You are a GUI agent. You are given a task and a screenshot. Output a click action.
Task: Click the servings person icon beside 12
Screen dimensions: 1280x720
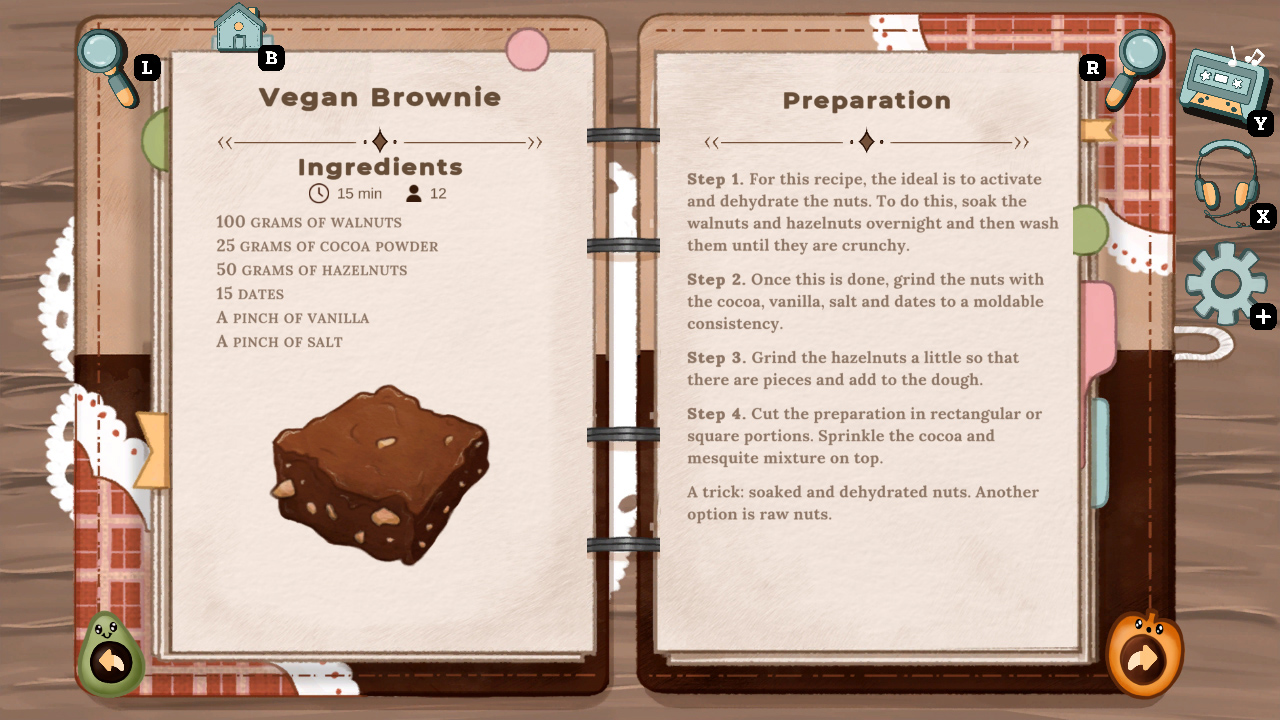pyautogui.click(x=414, y=192)
